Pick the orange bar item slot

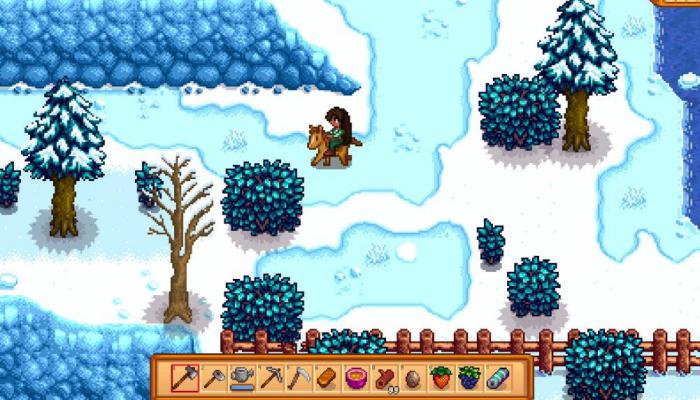coord(327,377)
